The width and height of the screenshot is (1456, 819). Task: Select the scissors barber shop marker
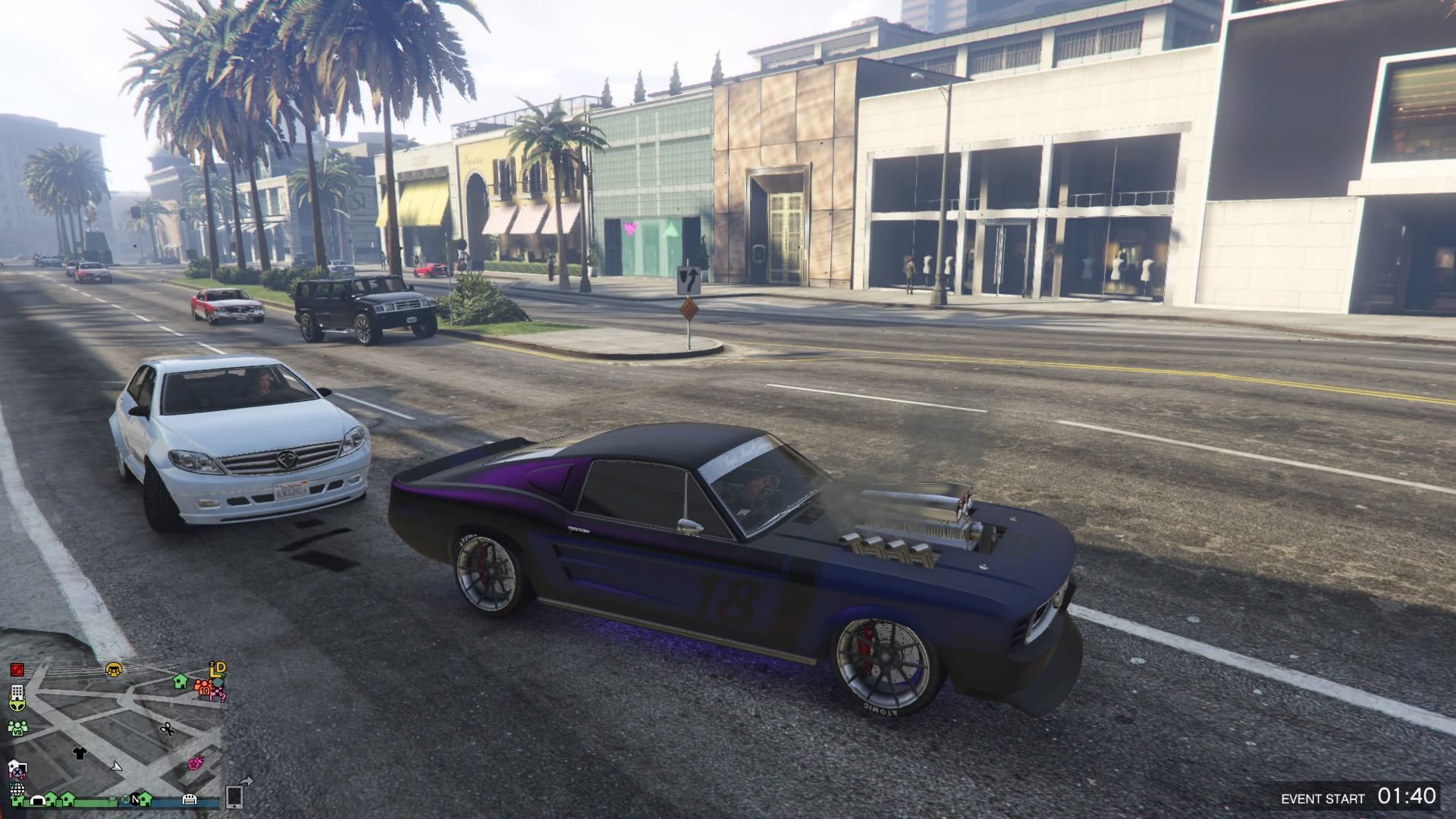pos(167,730)
